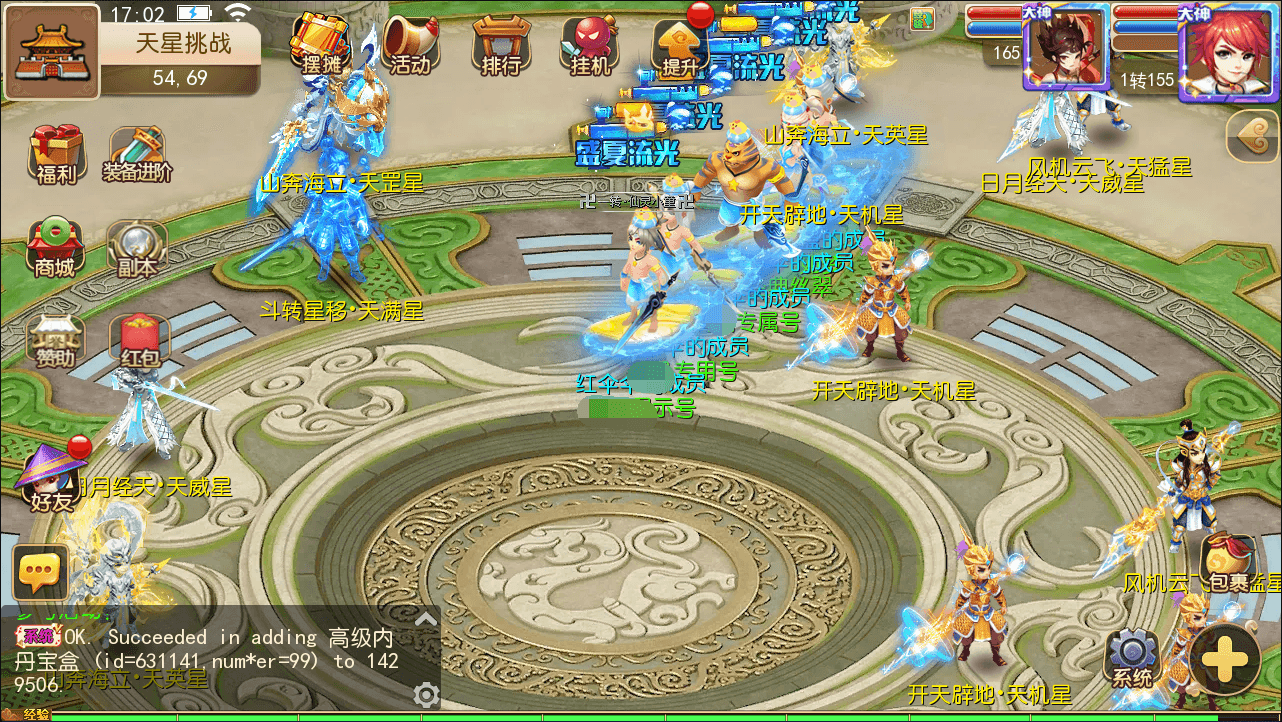
Task: Open the 福利 welfare gift box
Action: click(55, 155)
